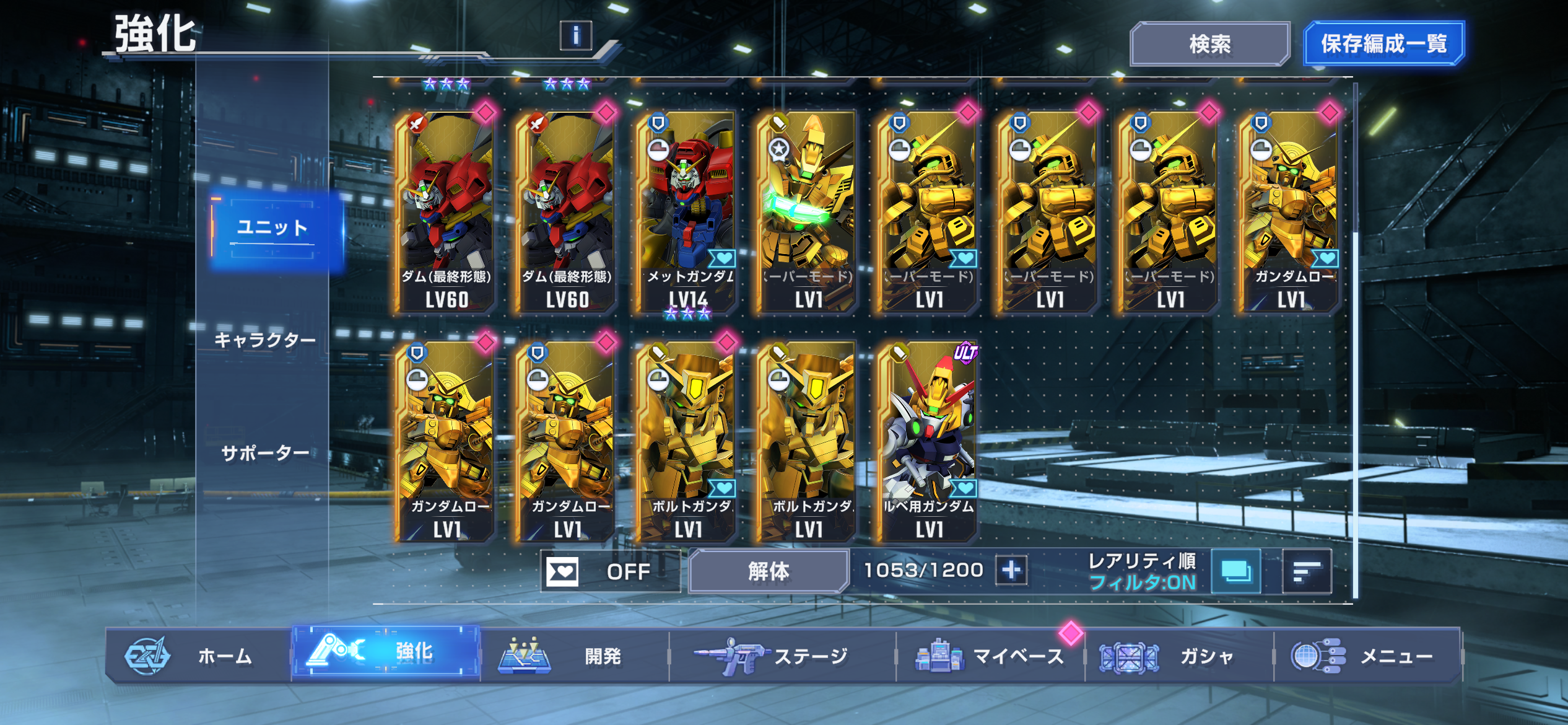Switch to the ユニット tab
This screenshot has height=725, width=1568.
click(273, 228)
